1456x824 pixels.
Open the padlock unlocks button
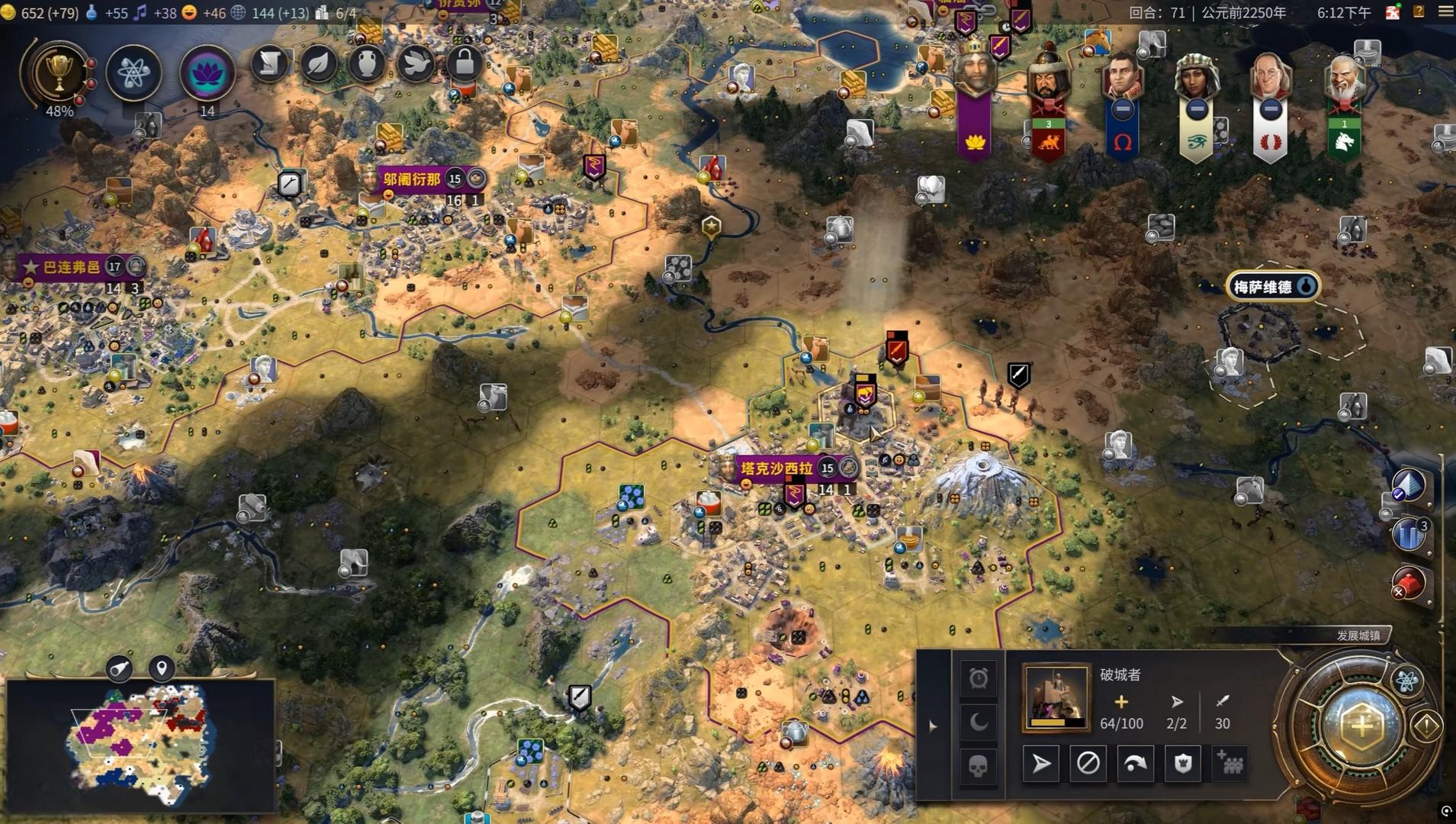coord(464,64)
